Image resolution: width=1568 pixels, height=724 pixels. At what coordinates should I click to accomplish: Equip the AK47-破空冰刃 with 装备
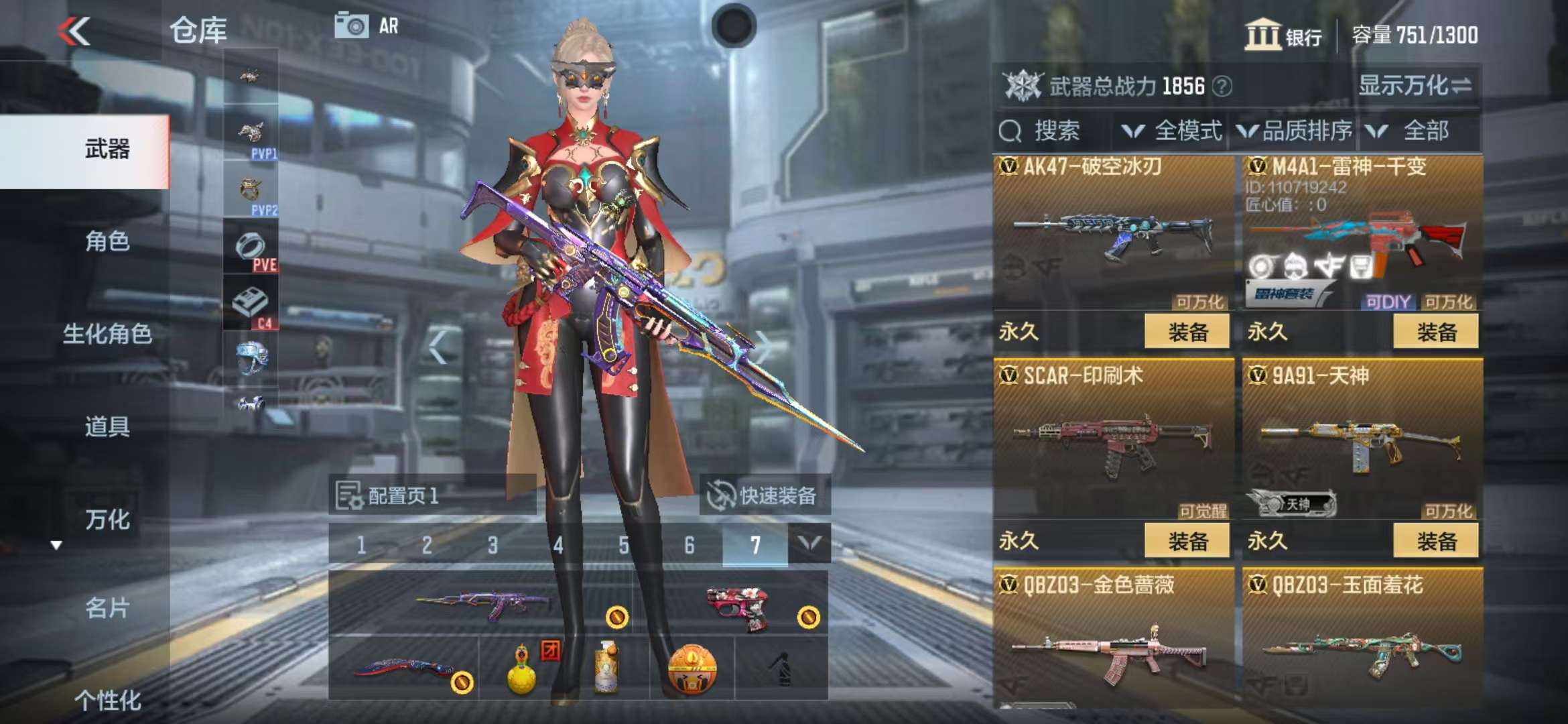tap(1187, 331)
